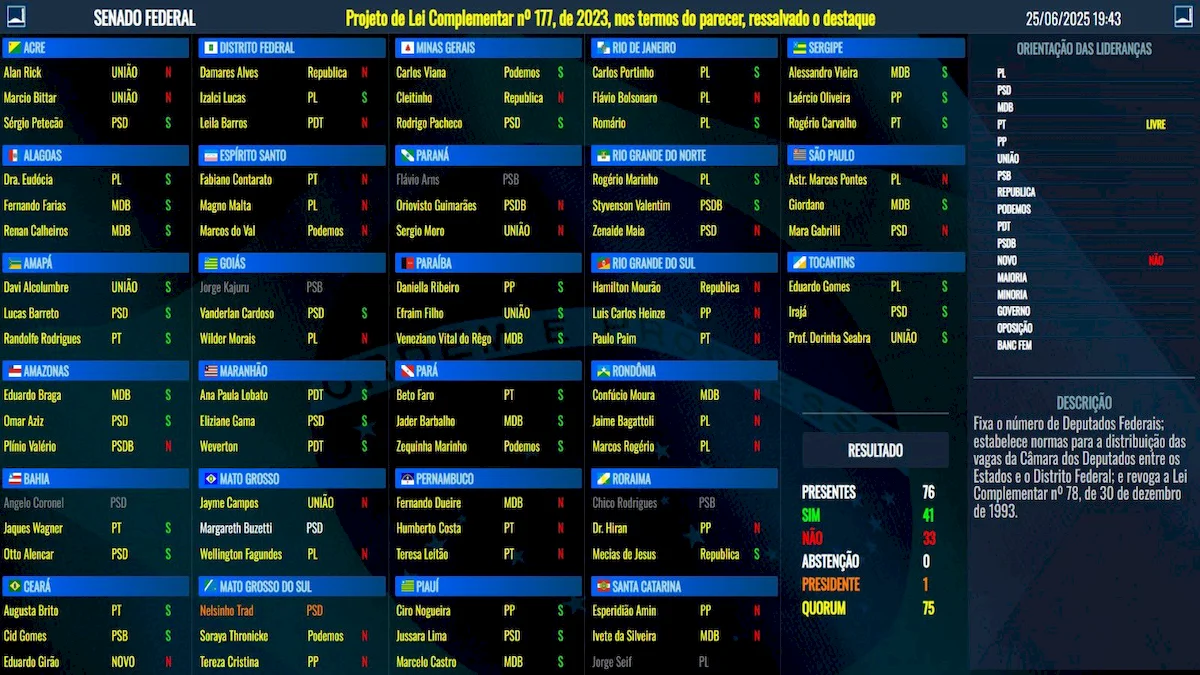The width and height of the screenshot is (1200, 675).
Task: Click Renan Calheiros in the Alagoas list
Action: (92, 231)
